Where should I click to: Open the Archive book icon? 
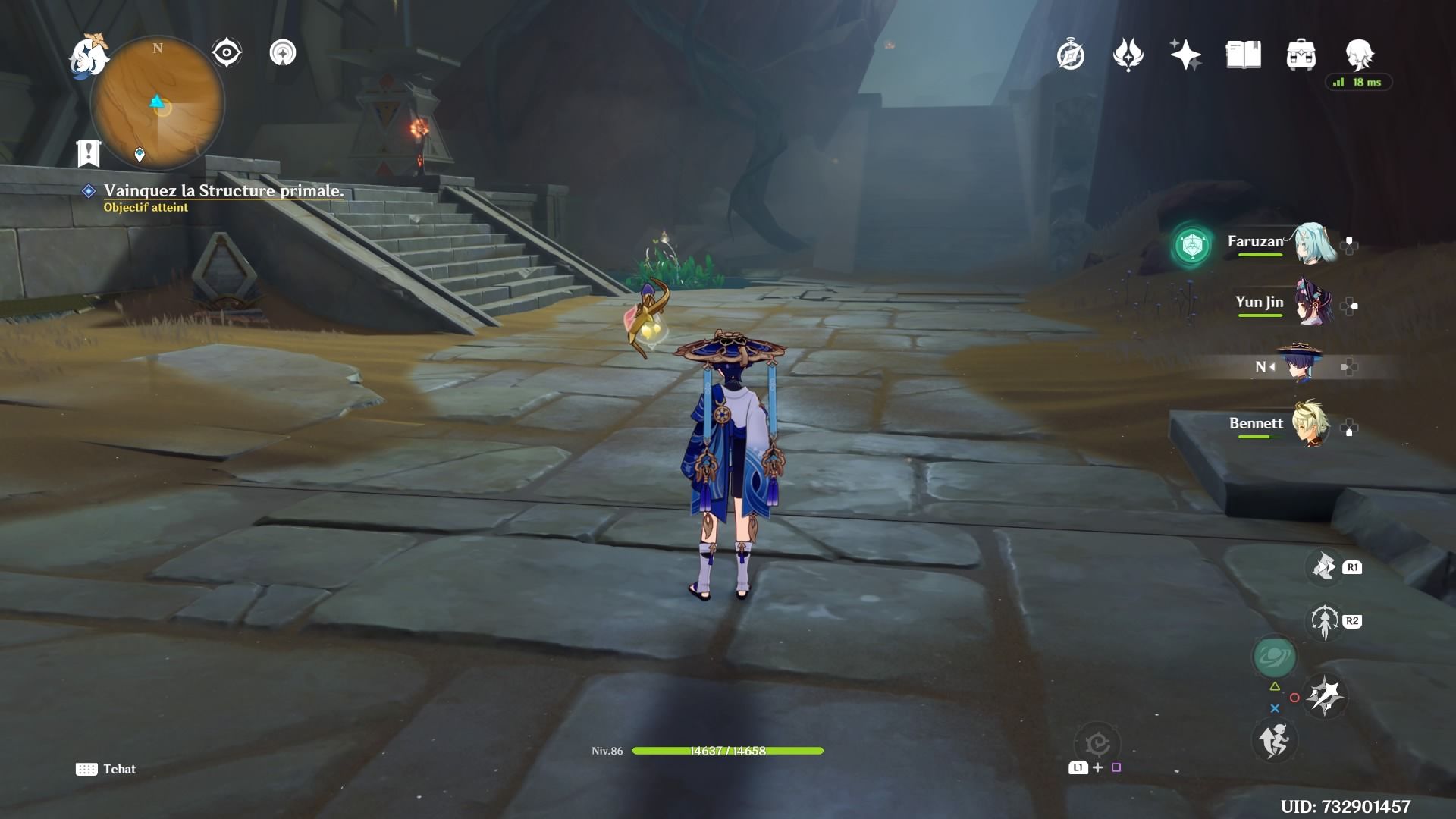pos(1243,53)
